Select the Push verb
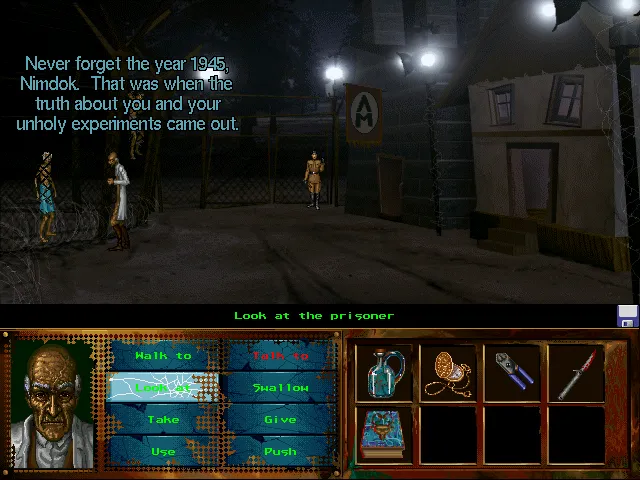 [x=280, y=452]
